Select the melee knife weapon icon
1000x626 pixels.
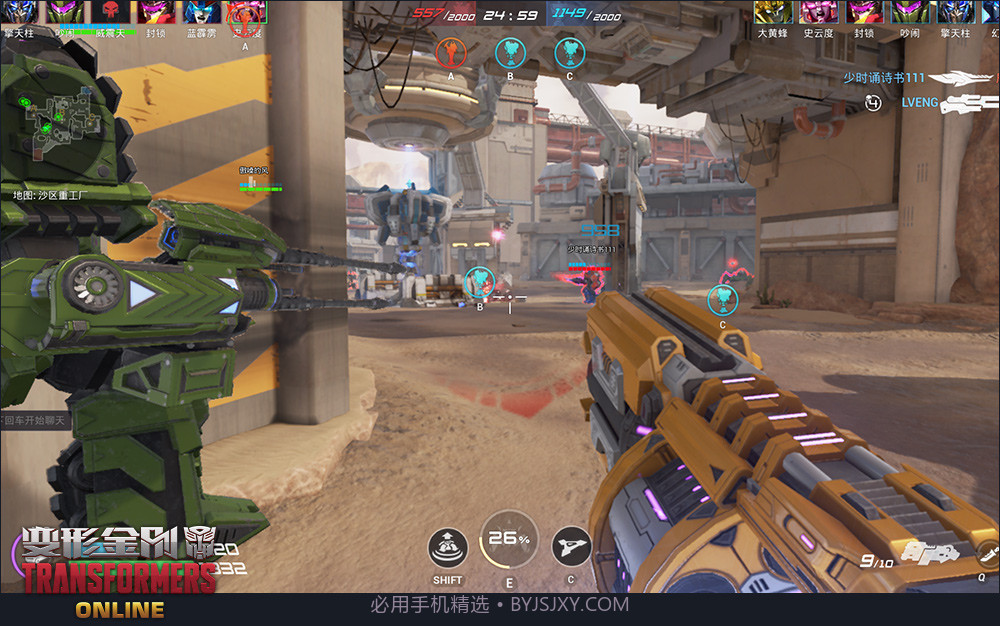point(988,551)
